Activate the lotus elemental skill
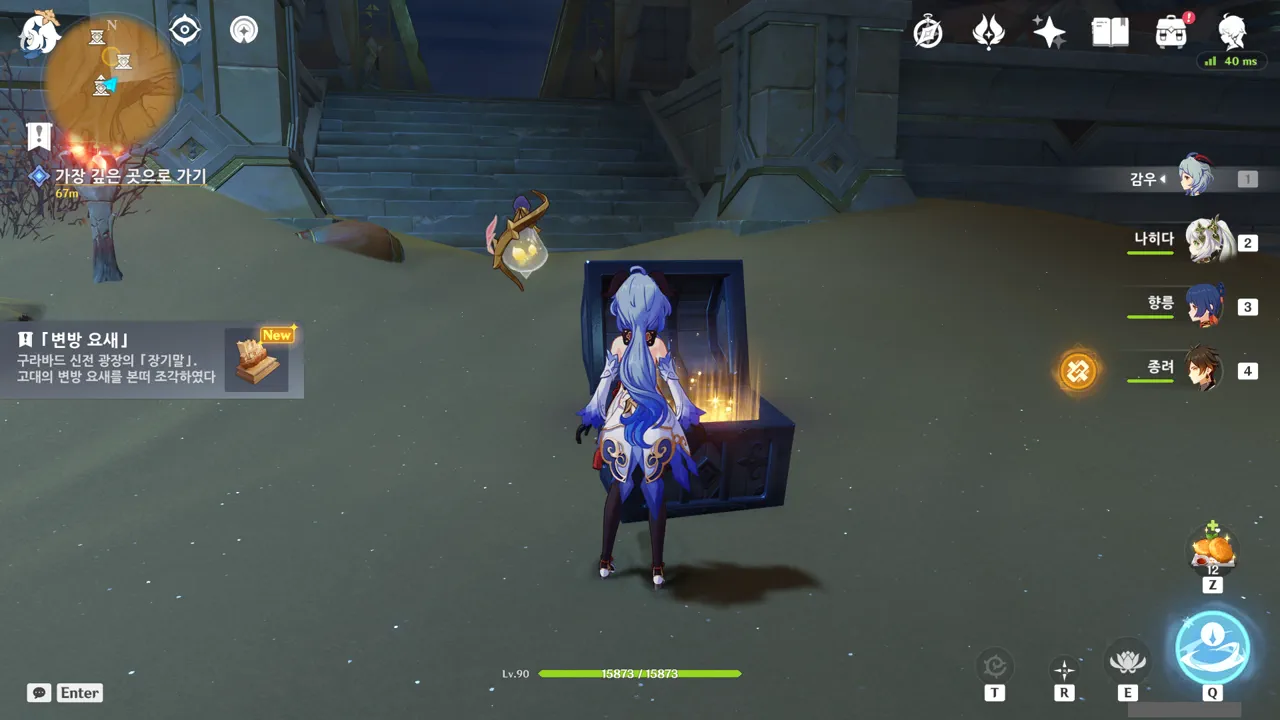 point(1127,660)
